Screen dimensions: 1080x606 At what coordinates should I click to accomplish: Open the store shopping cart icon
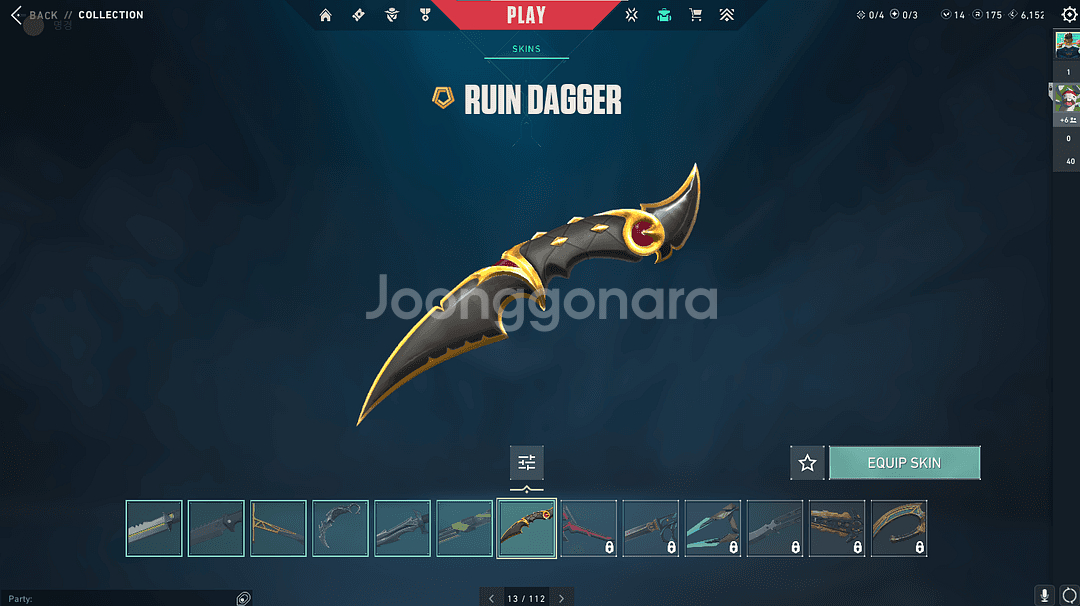(695, 15)
